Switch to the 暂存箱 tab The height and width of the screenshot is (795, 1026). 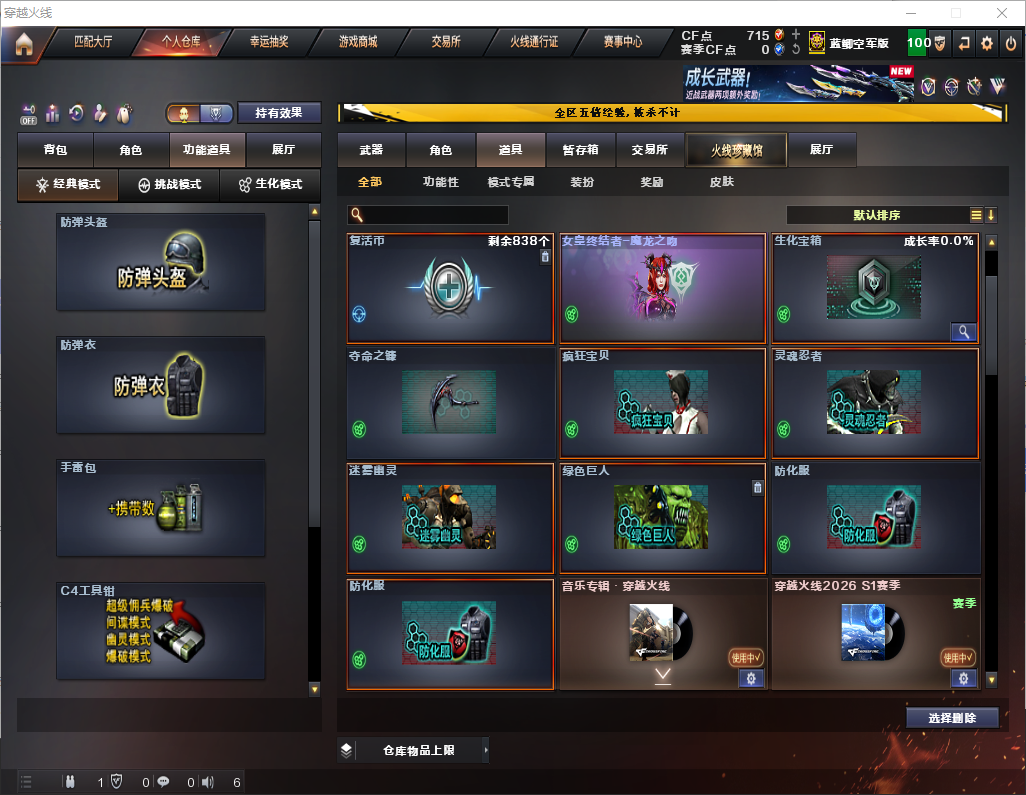[x=580, y=150]
